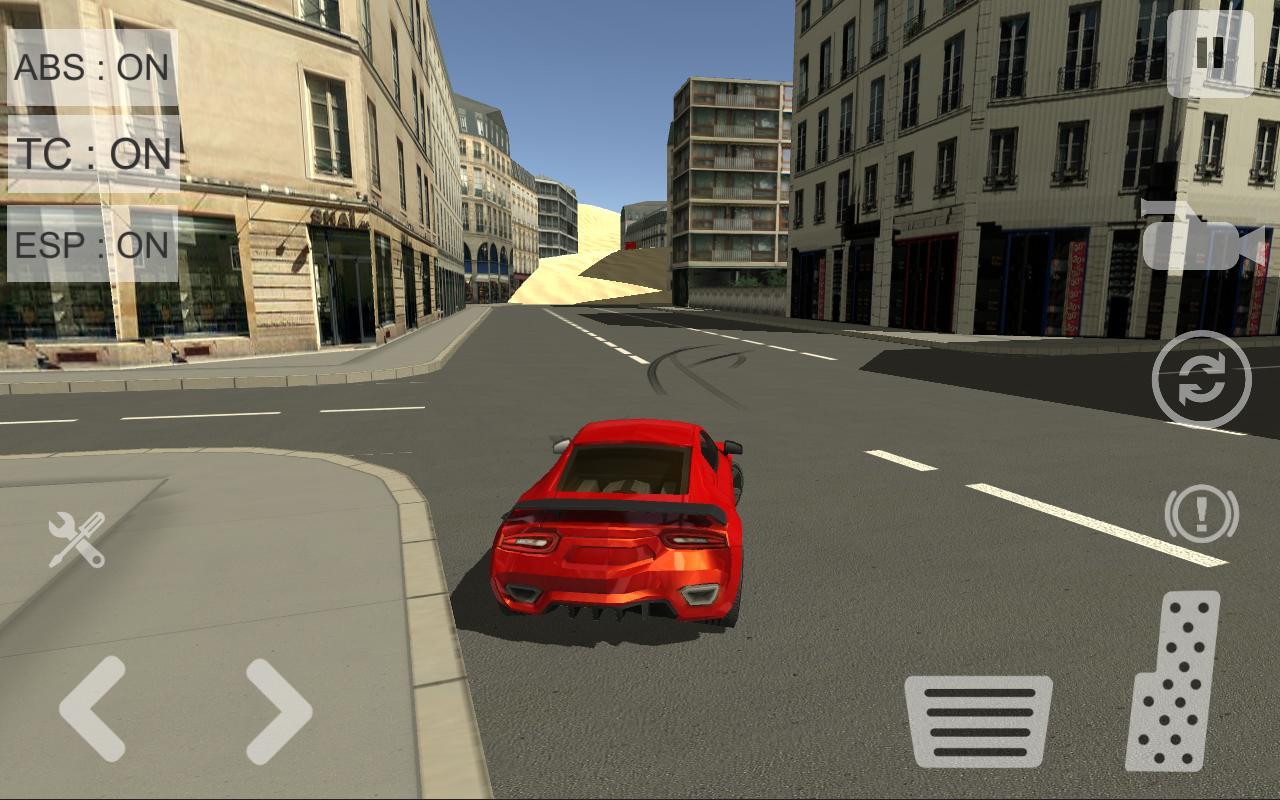The height and width of the screenshot is (800, 1280).
Task: Tap the left steering chevron
Action: pos(95,710)
